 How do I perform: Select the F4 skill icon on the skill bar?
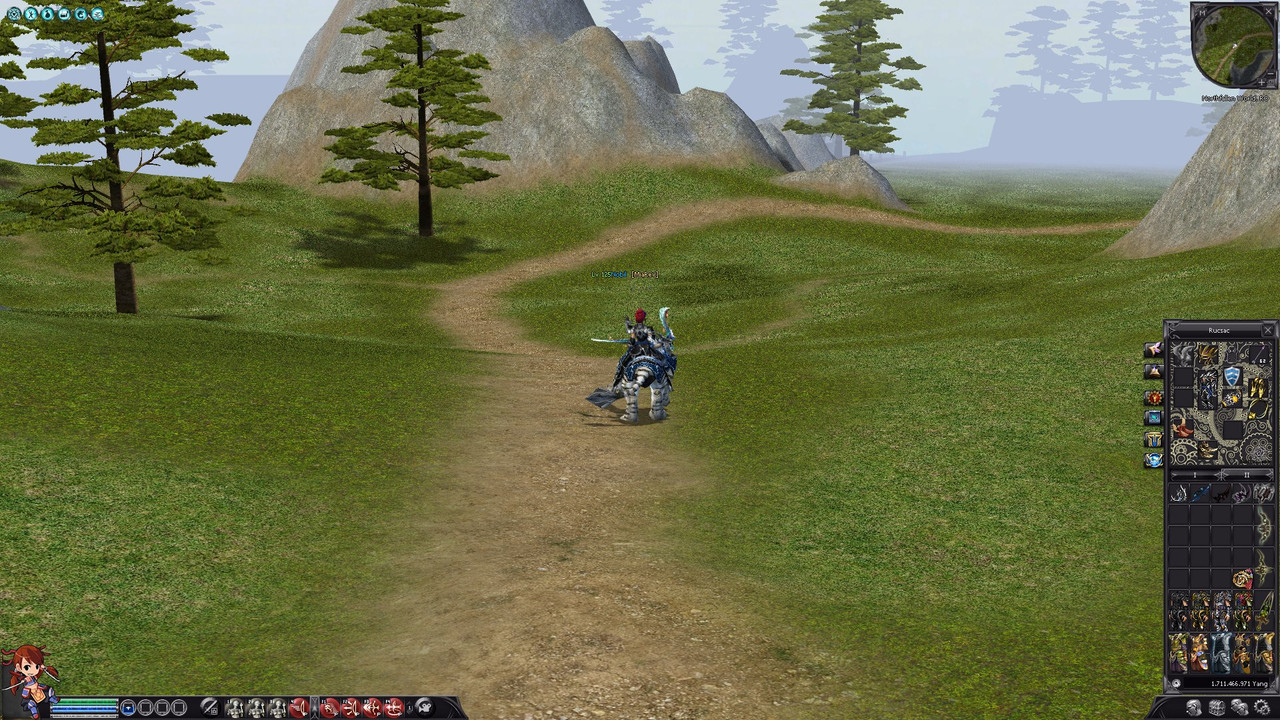[395, 707]
